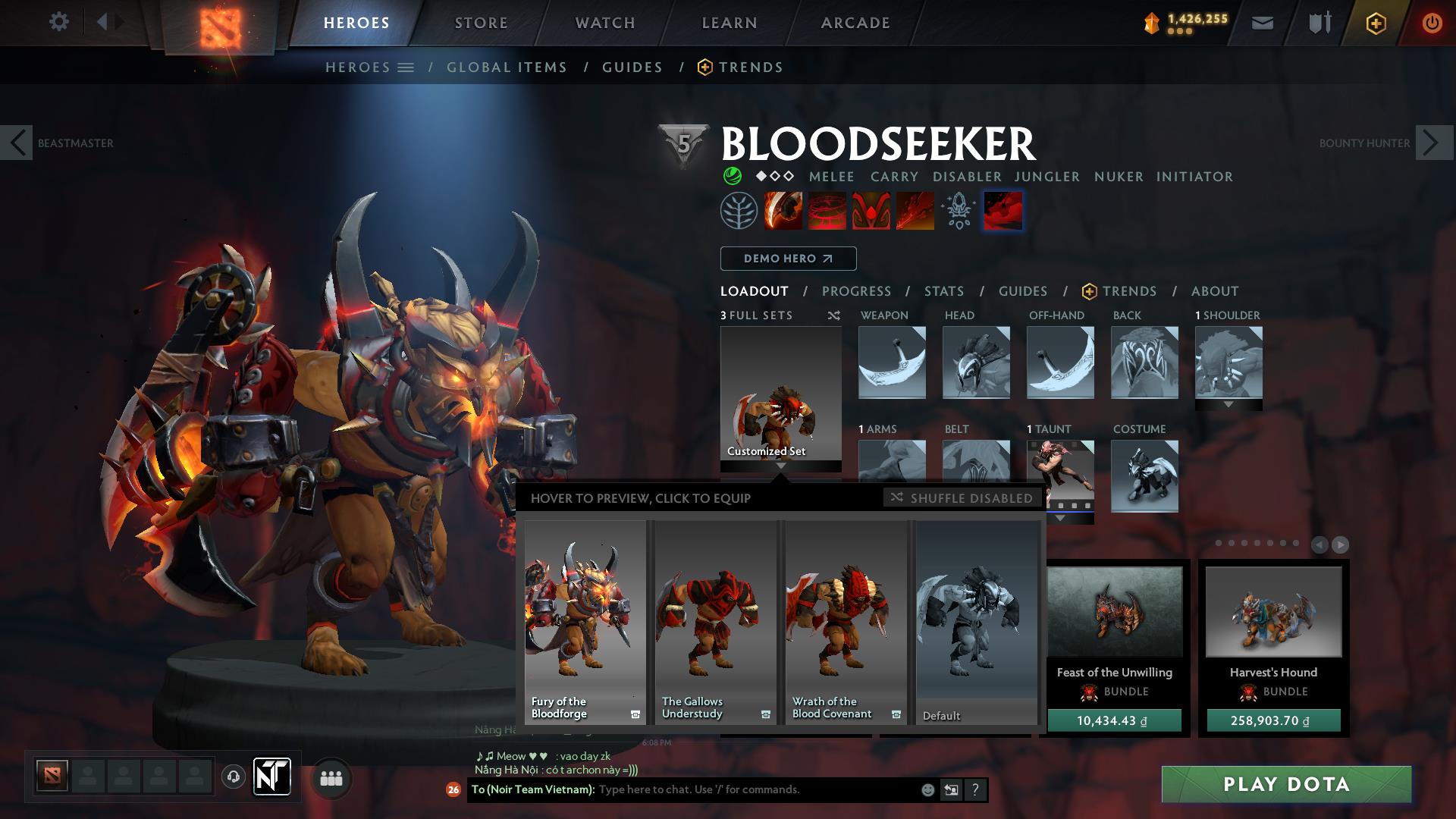Click the chat input field to type
This screenshot has height=819, width=1456.
(720, 789)
